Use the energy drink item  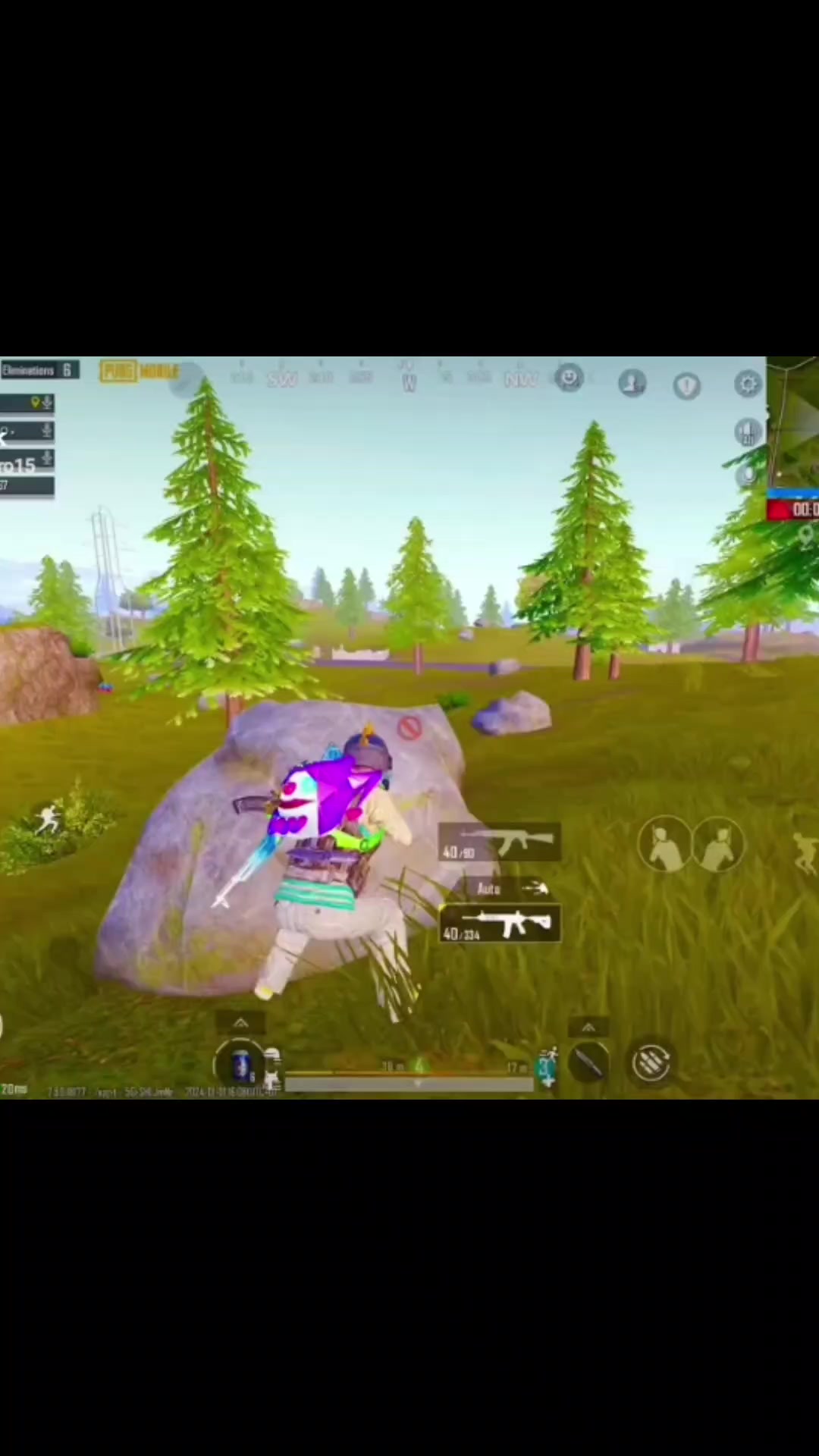point(241,1065)
